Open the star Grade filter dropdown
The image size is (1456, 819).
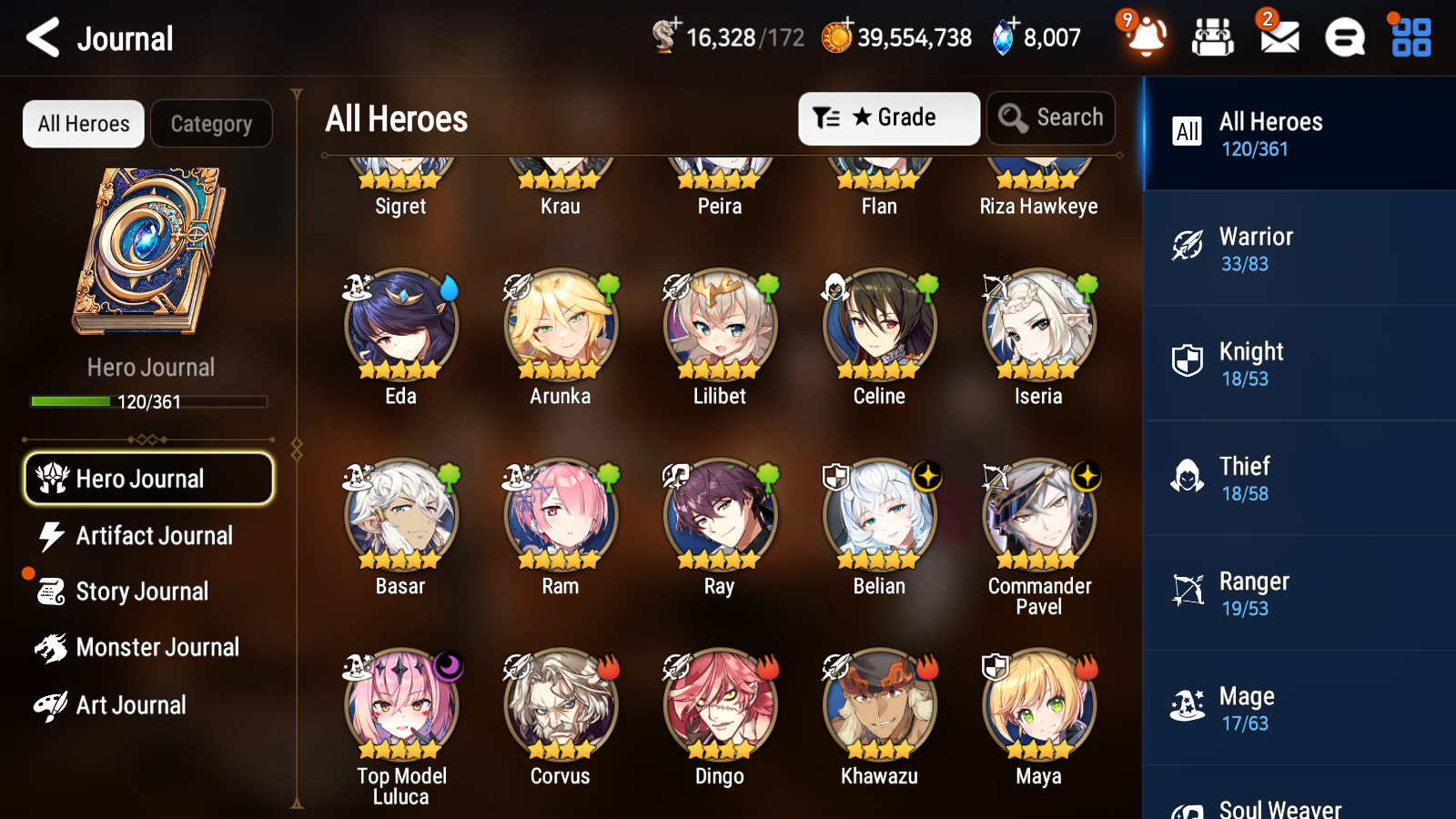pyautogui.click(x=887, y=117)
